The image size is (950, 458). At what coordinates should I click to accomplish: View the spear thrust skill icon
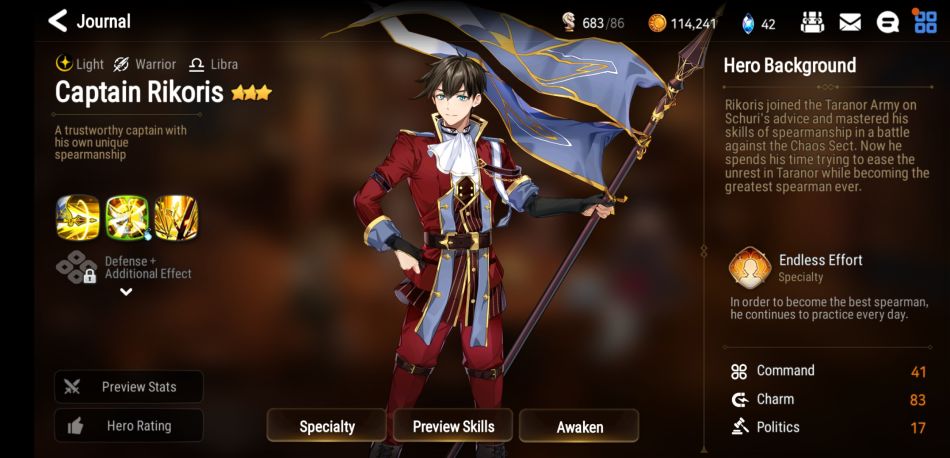[x=78, y=217]
